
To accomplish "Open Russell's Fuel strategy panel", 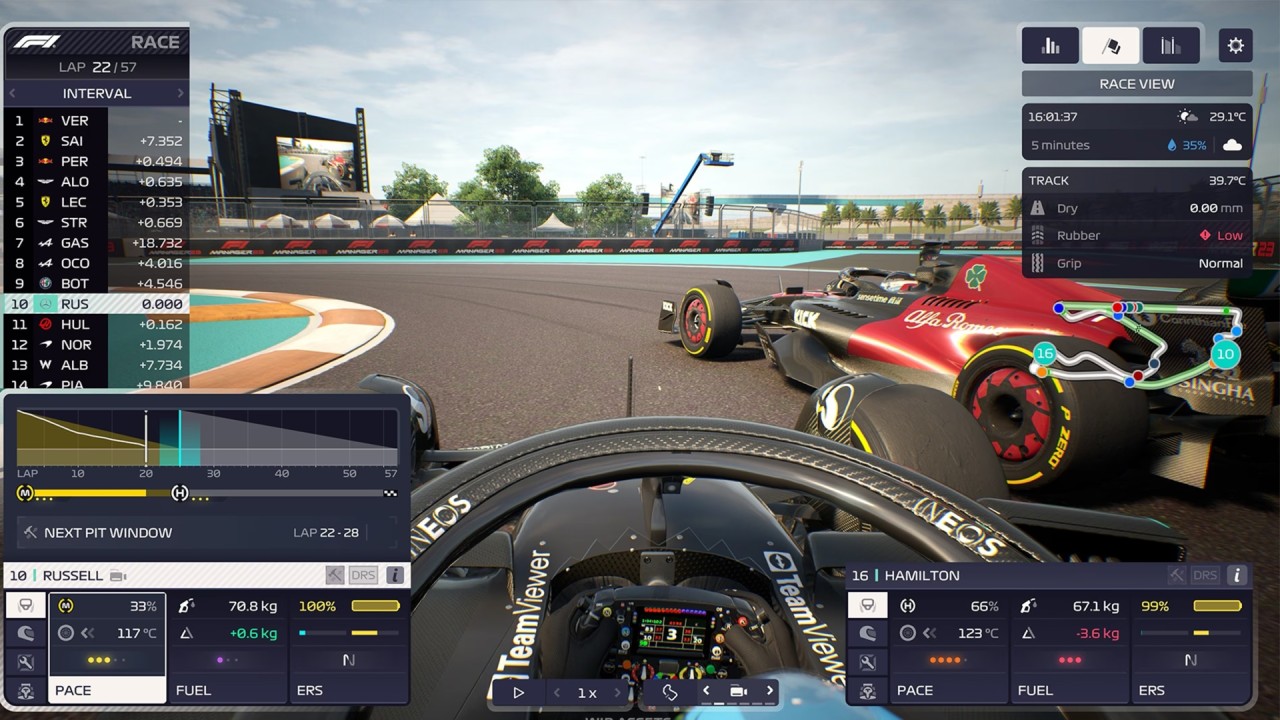I will click(x=228, y=647).
